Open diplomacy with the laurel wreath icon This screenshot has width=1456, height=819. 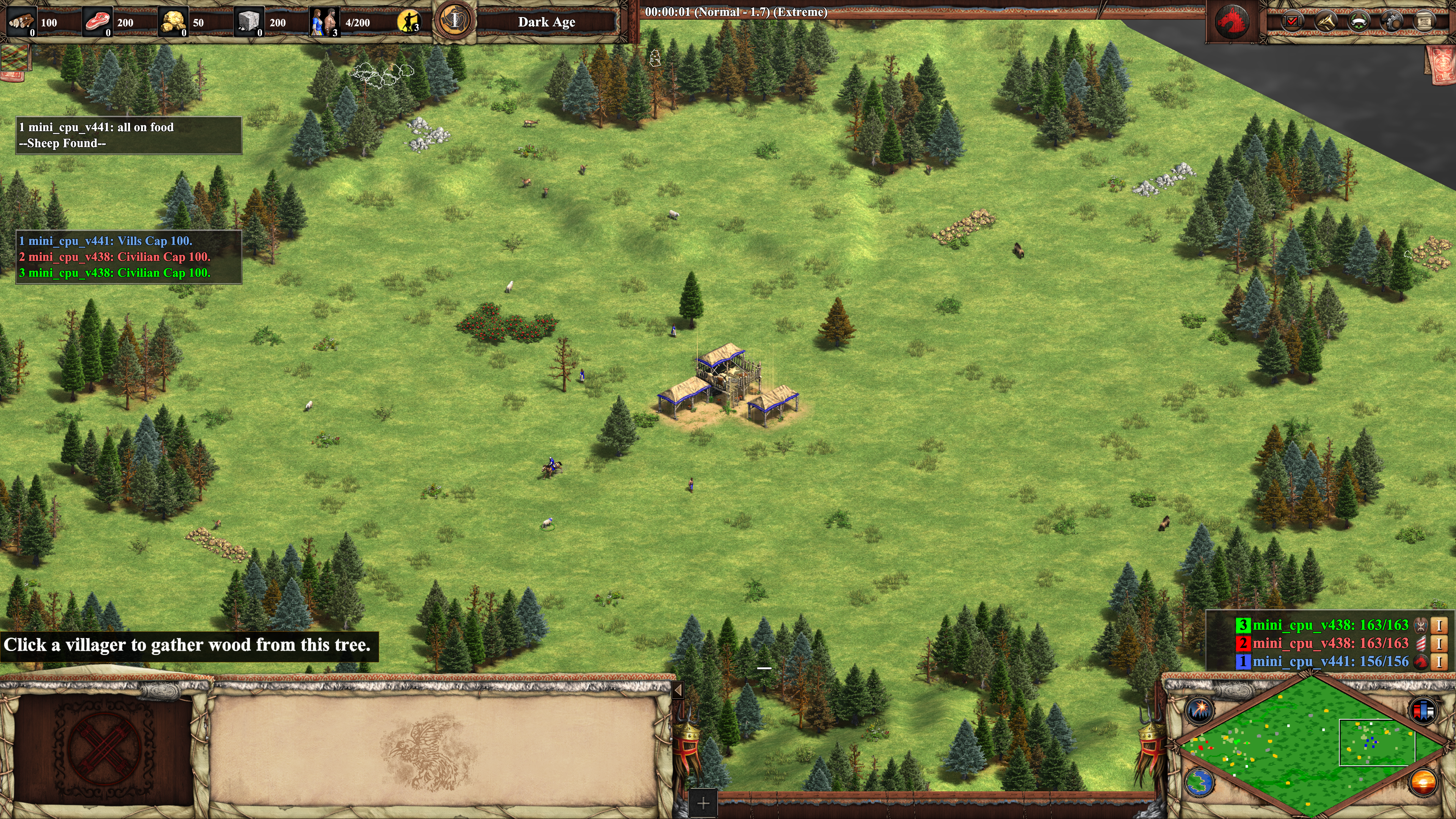click(x=1359, y=22)
